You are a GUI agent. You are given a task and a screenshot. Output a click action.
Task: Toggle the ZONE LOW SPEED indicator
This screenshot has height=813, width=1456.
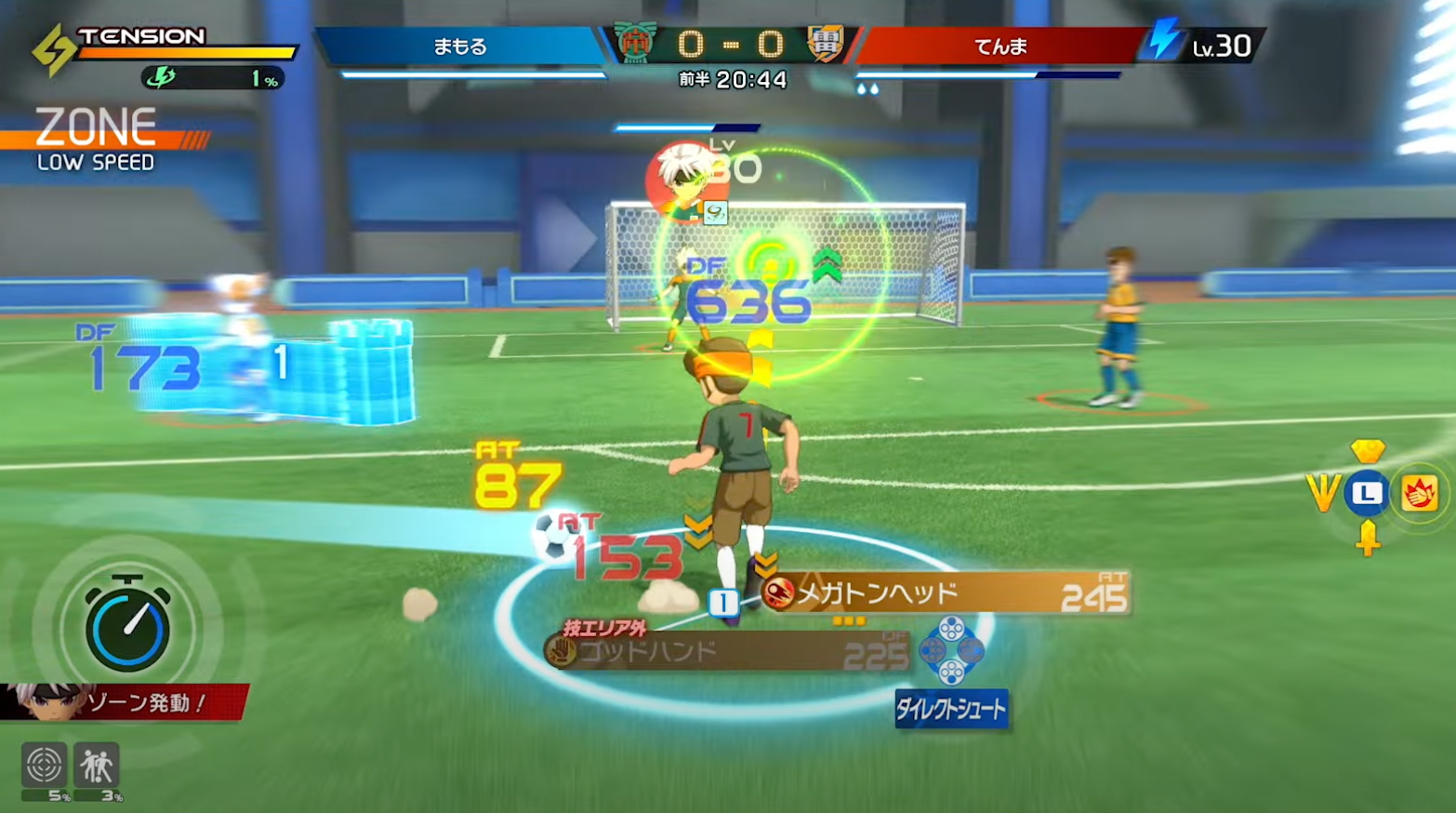tap(93, 135)
